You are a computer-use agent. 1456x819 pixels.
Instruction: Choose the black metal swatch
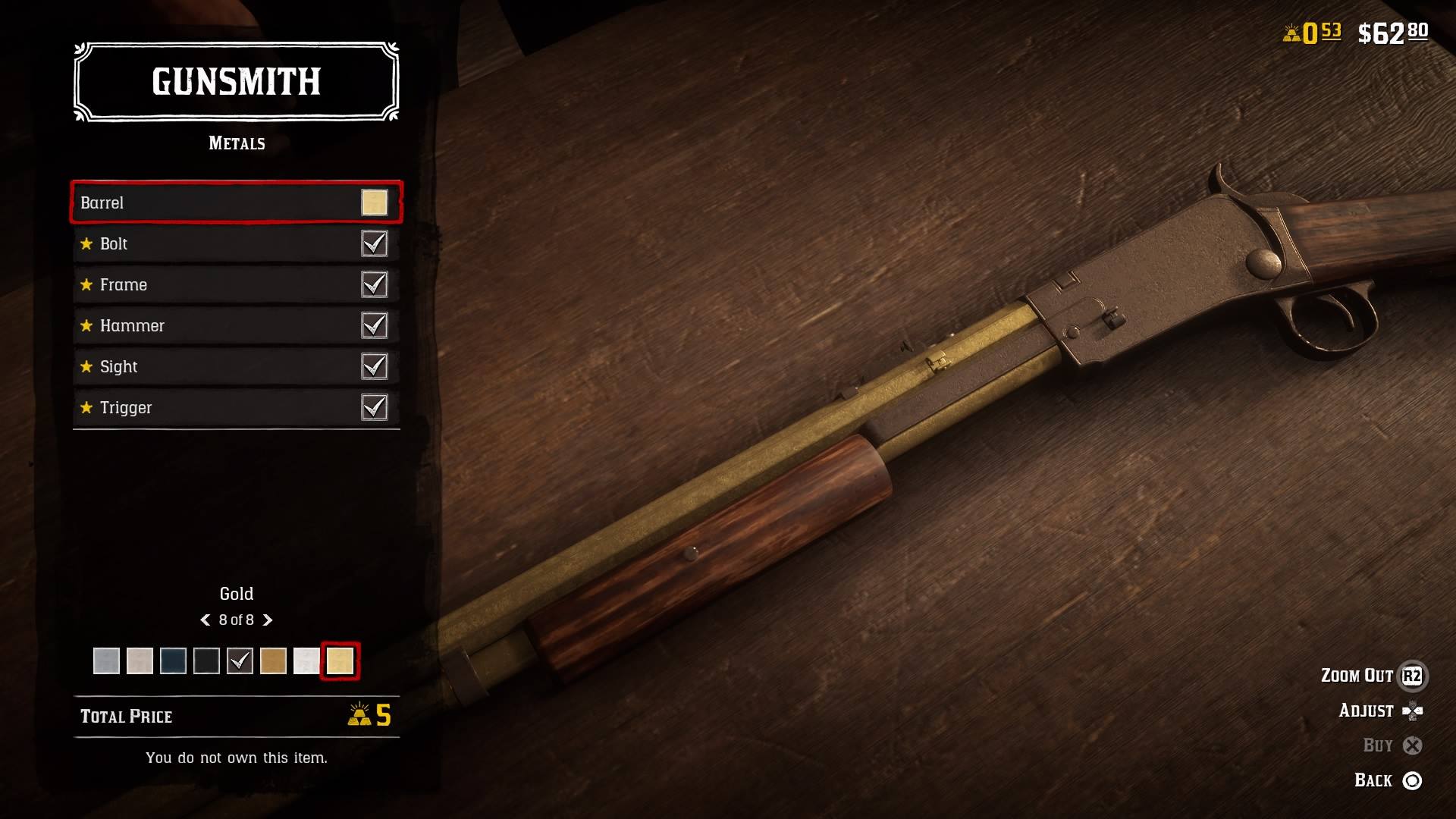click(x=206, y=661)
